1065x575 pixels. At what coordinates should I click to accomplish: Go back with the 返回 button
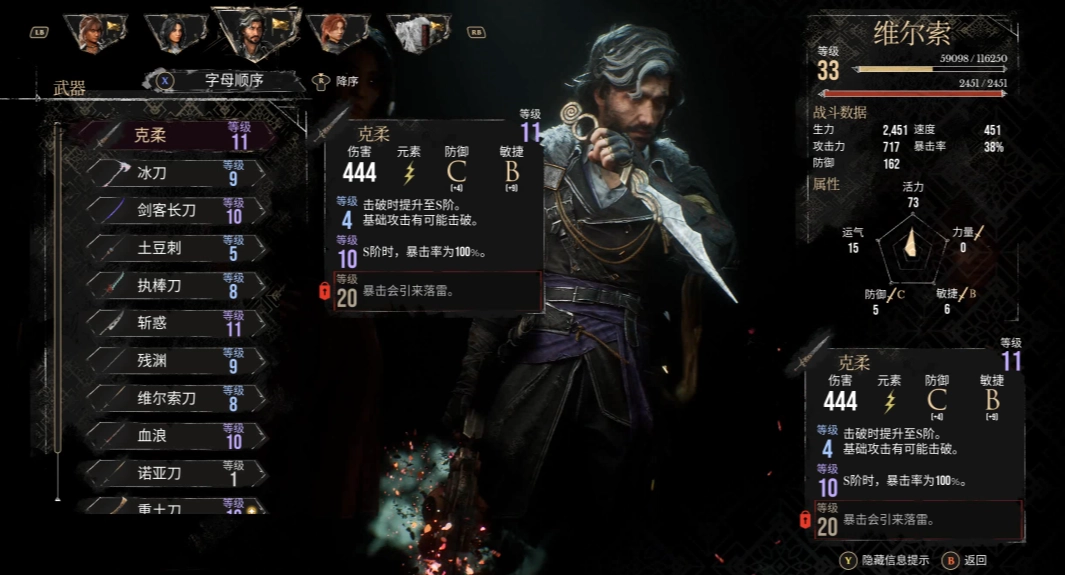(x=967, y=559)
